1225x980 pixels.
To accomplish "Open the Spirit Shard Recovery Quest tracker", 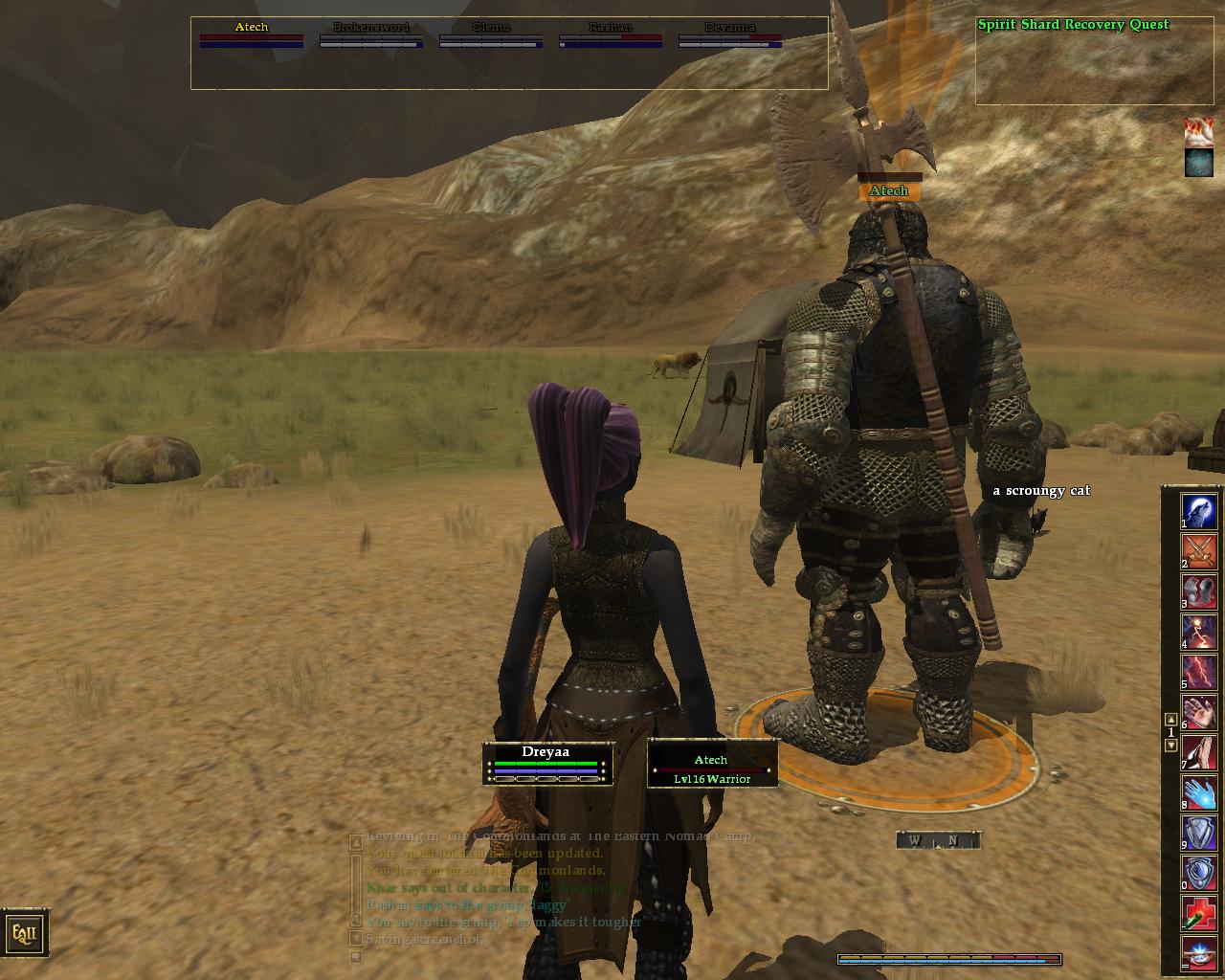I will [x=1073, y=25].
